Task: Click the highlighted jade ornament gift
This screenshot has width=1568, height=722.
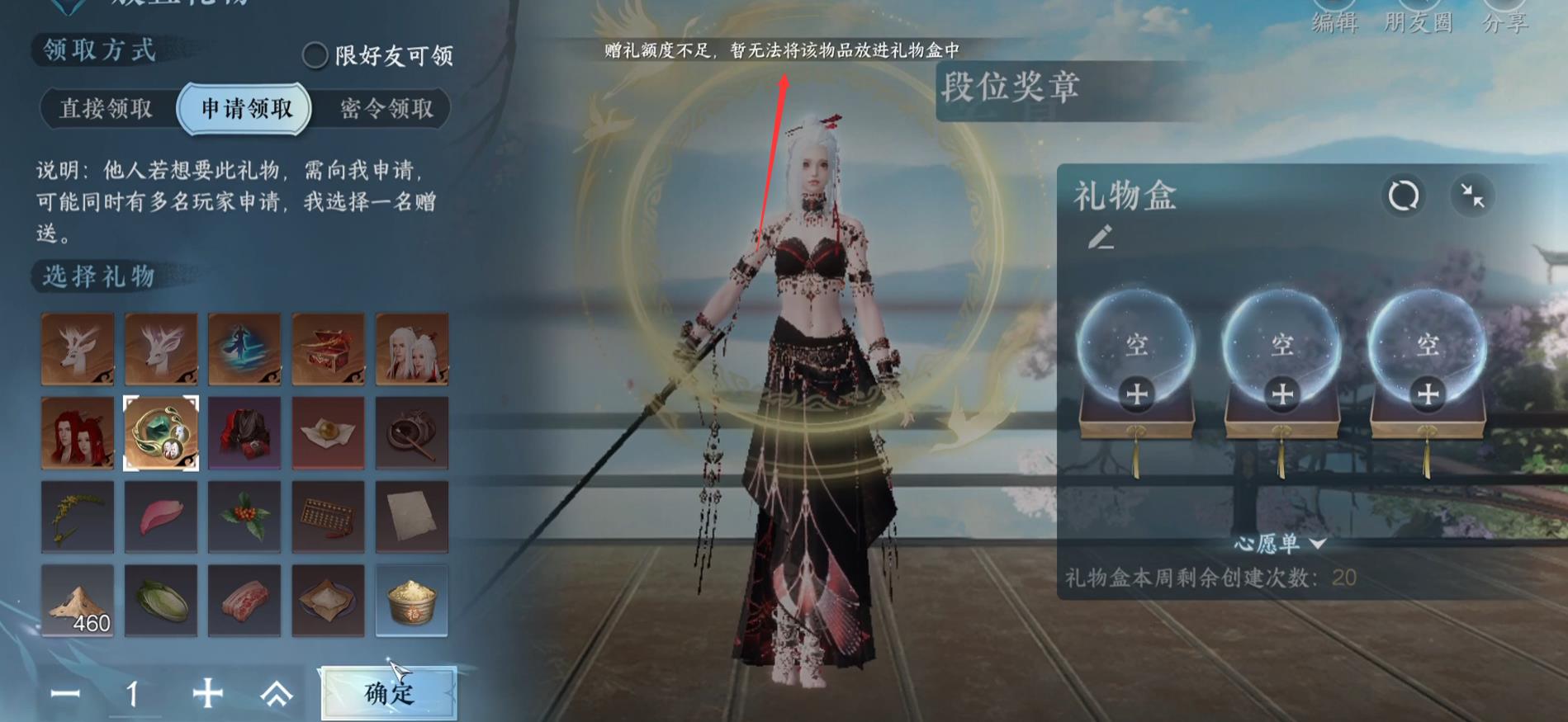Action: [x=160, y=432]
